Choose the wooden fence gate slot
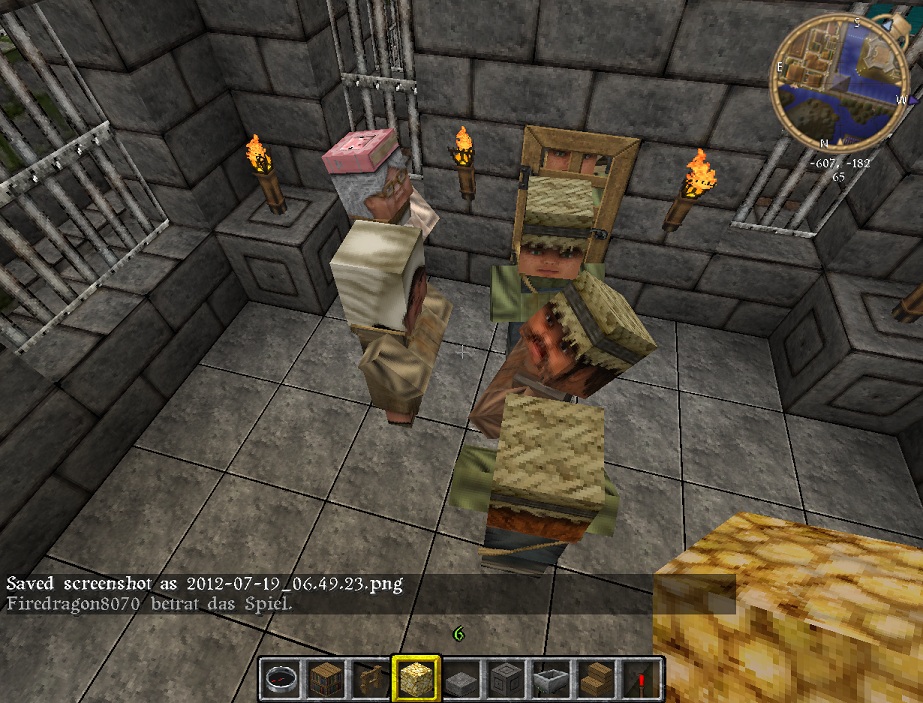923x703 pixels. [369, 679]
